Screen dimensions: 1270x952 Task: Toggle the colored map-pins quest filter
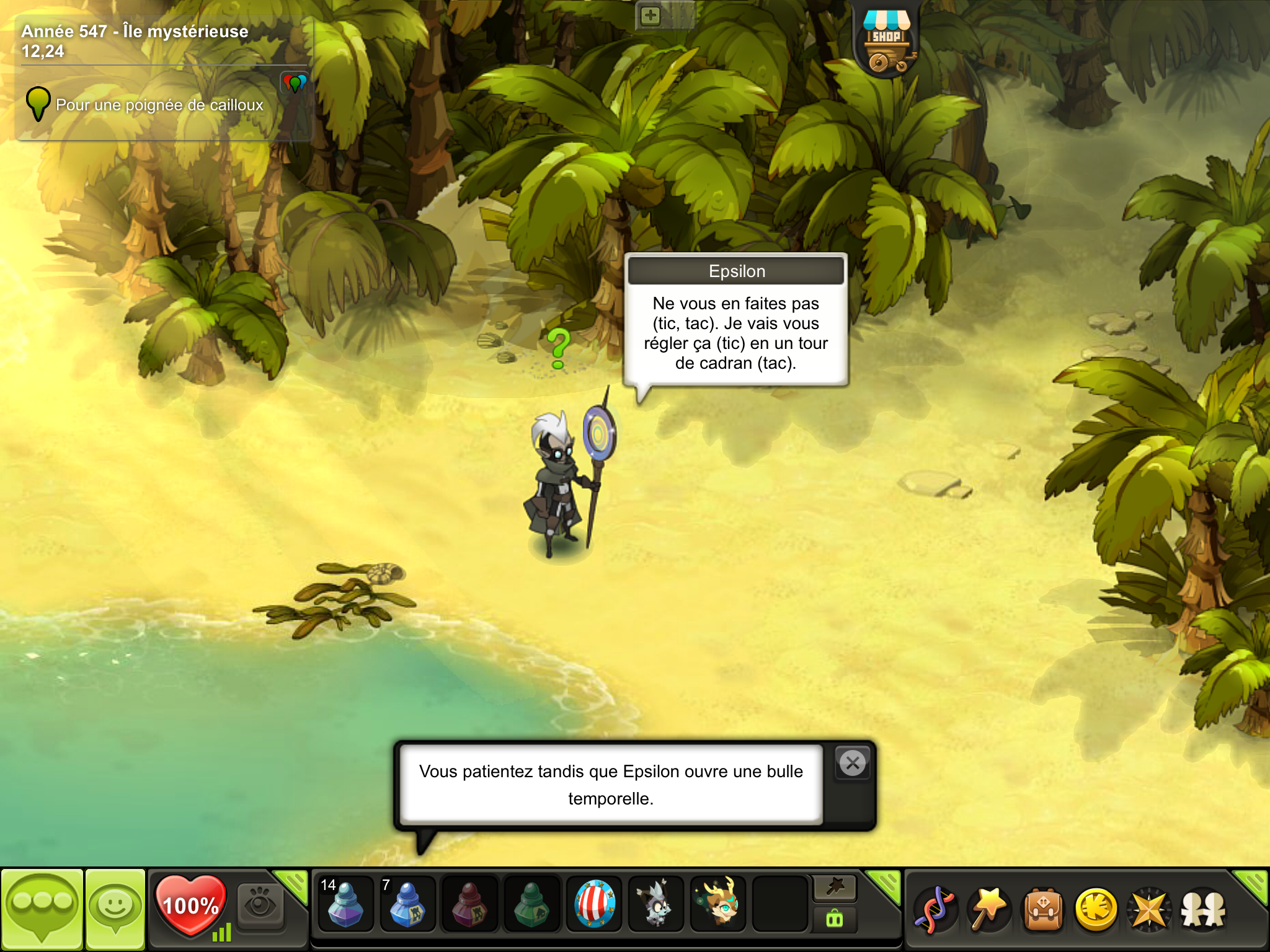[295, 82]
